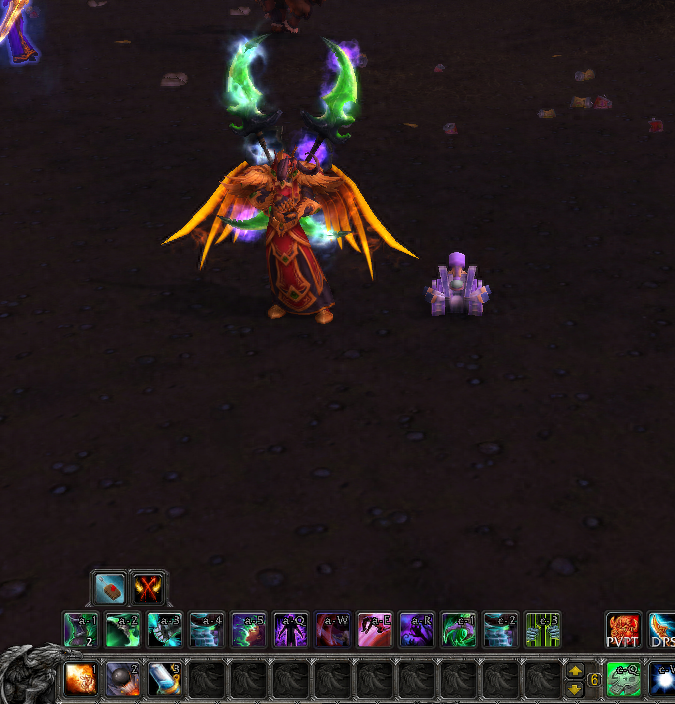Activate the ability bound to a-1
Viewport: 675px width, 704px height.
pos(81,630)
